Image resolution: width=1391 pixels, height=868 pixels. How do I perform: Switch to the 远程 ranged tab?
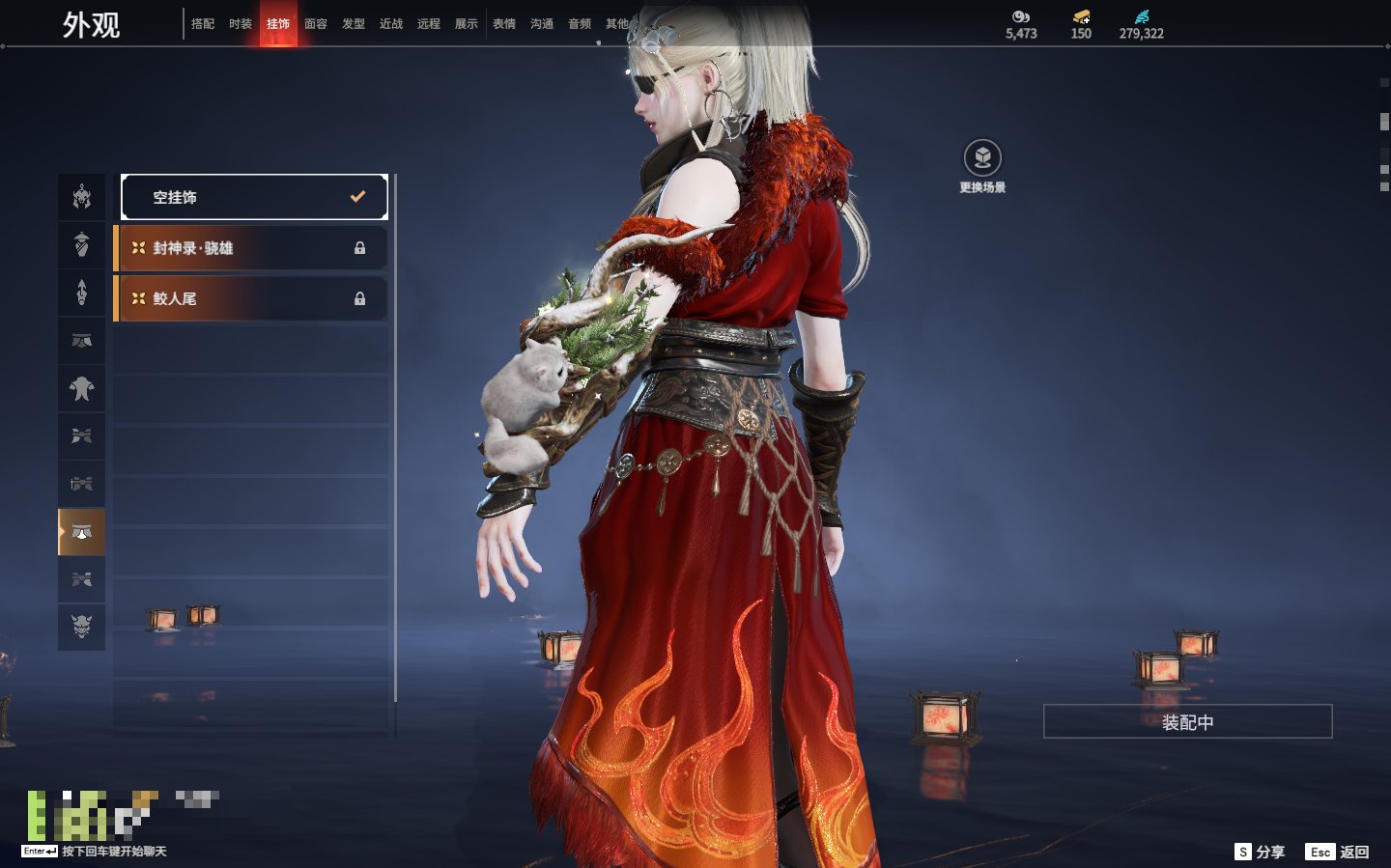(x=429, y=24)
